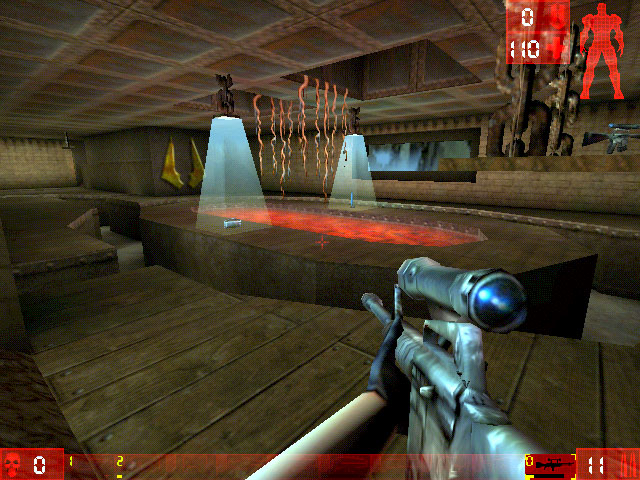Select weapon slot 1 in the weapon bar

tap(71, 462)
